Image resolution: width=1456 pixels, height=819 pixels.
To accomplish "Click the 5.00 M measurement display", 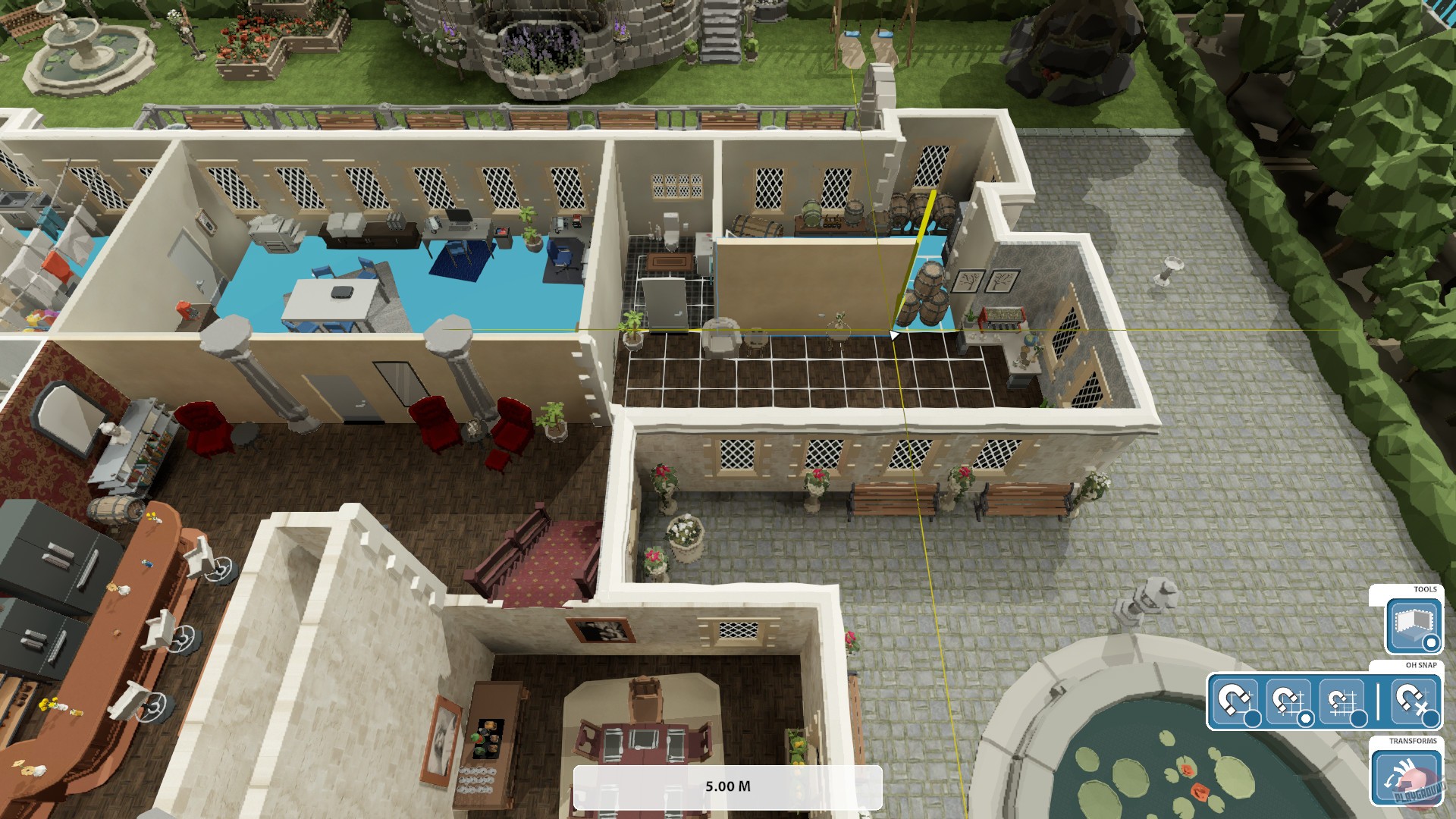I will tap(728, 786).
